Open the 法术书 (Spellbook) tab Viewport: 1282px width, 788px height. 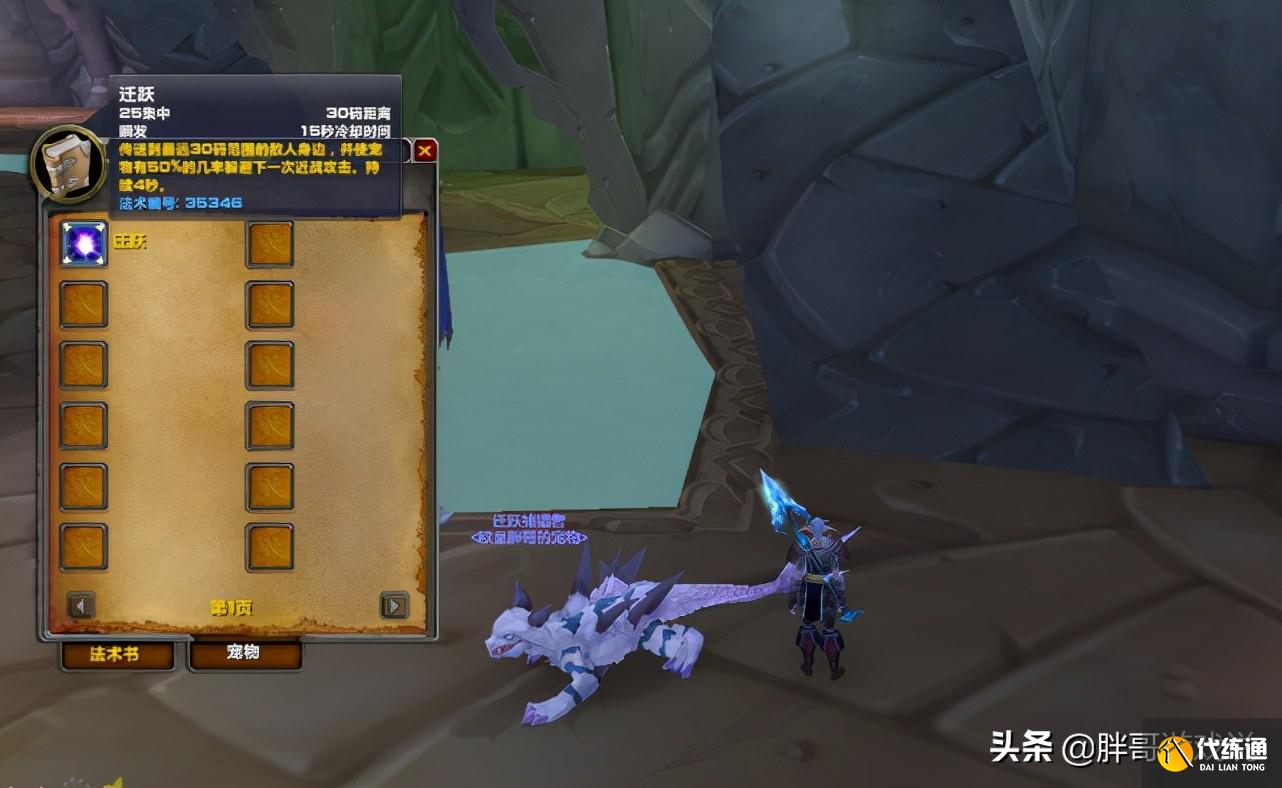(115, 655)
